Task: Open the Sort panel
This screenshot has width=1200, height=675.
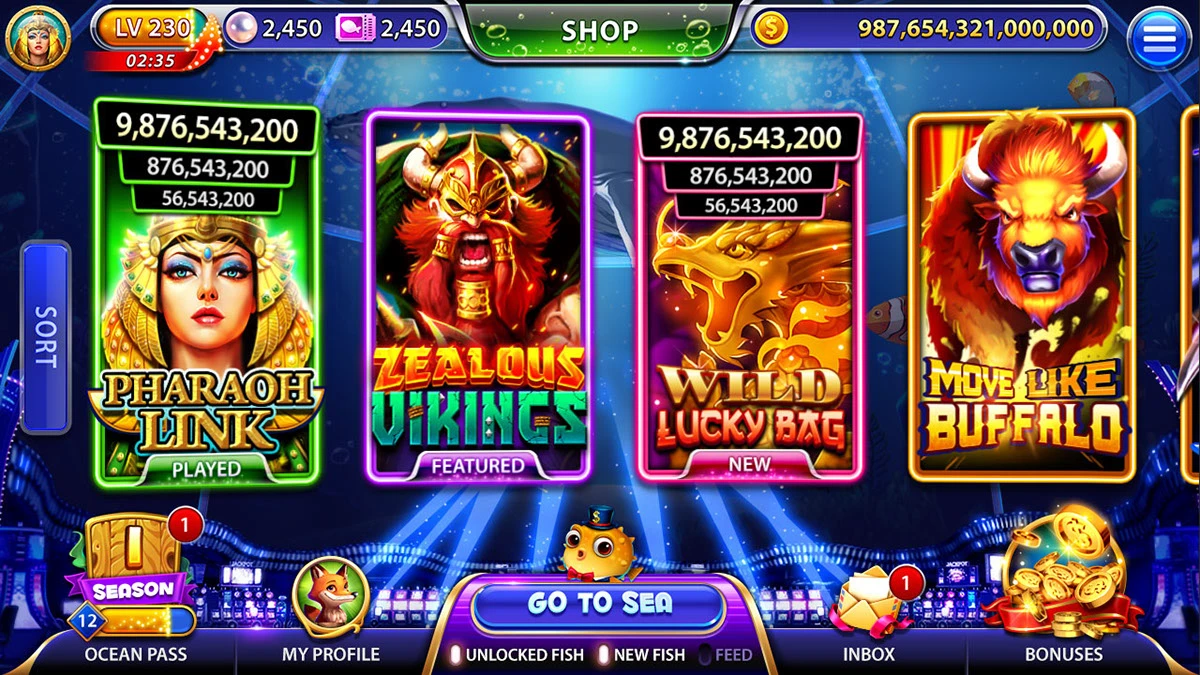Action: [x=46, y=337]
